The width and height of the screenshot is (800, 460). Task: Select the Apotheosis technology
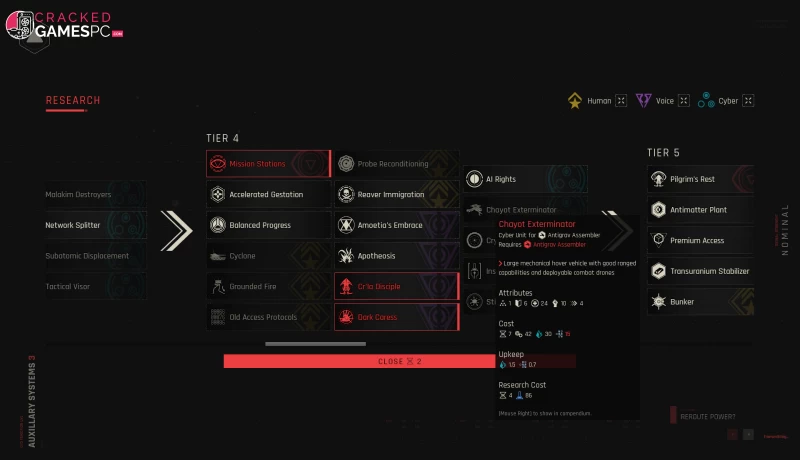[396, 256]
